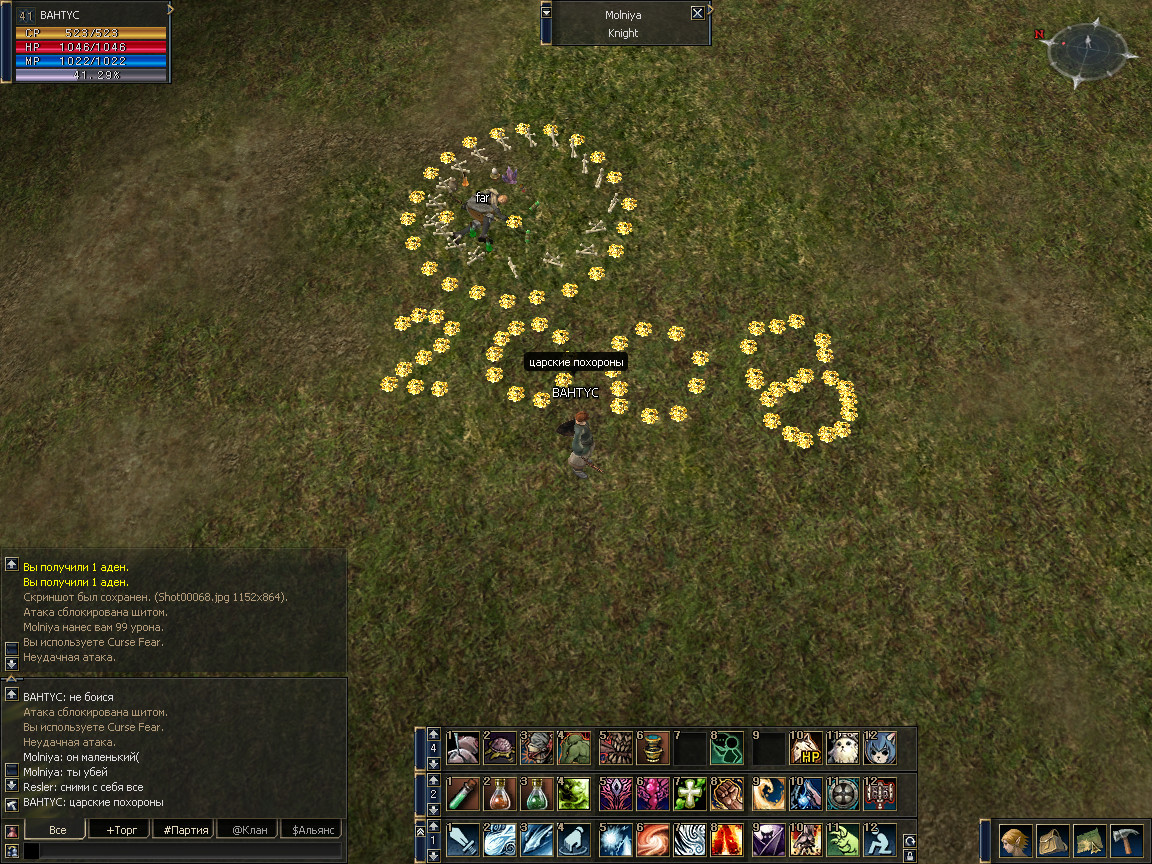Use the HP pet potion slot

point(804,748)
